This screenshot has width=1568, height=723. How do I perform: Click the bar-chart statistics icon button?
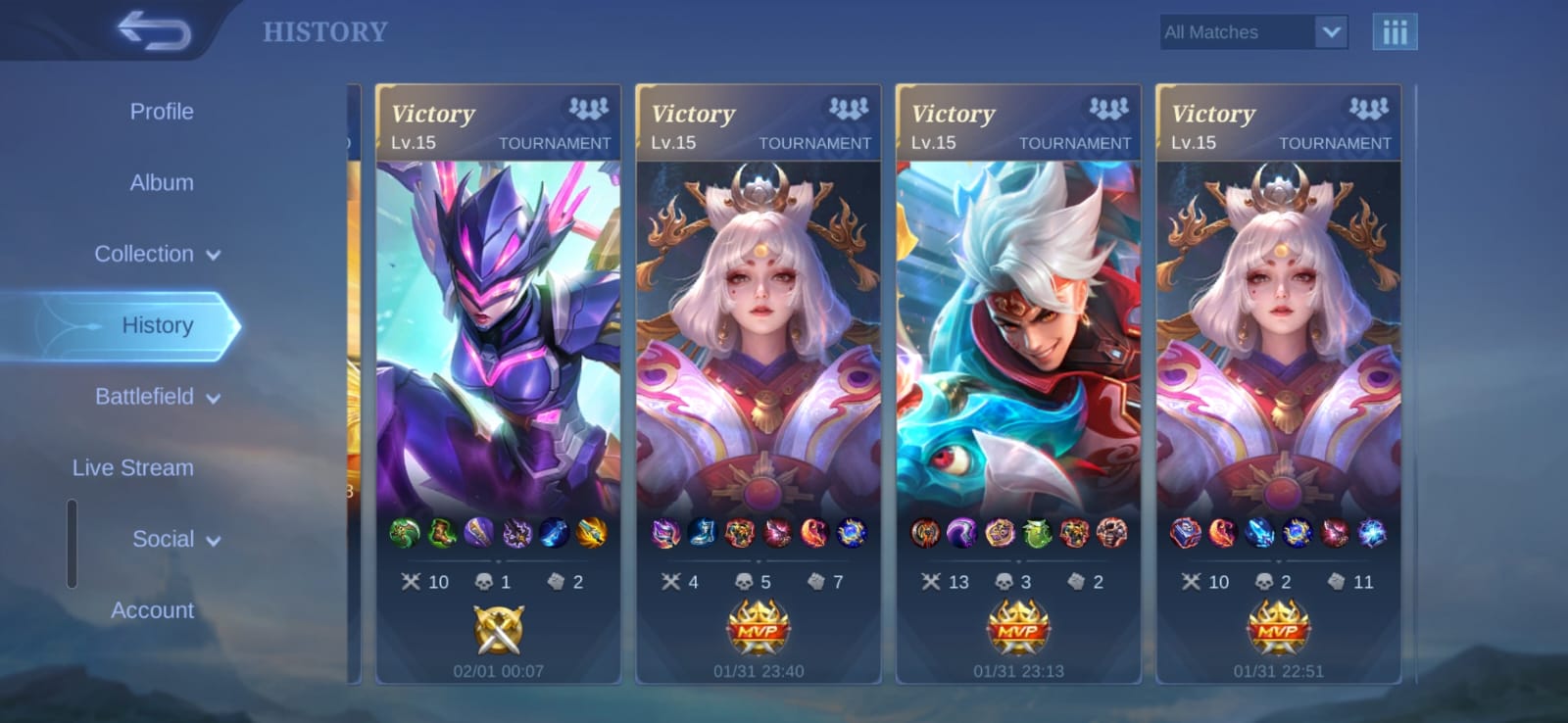click(1395, 32)
